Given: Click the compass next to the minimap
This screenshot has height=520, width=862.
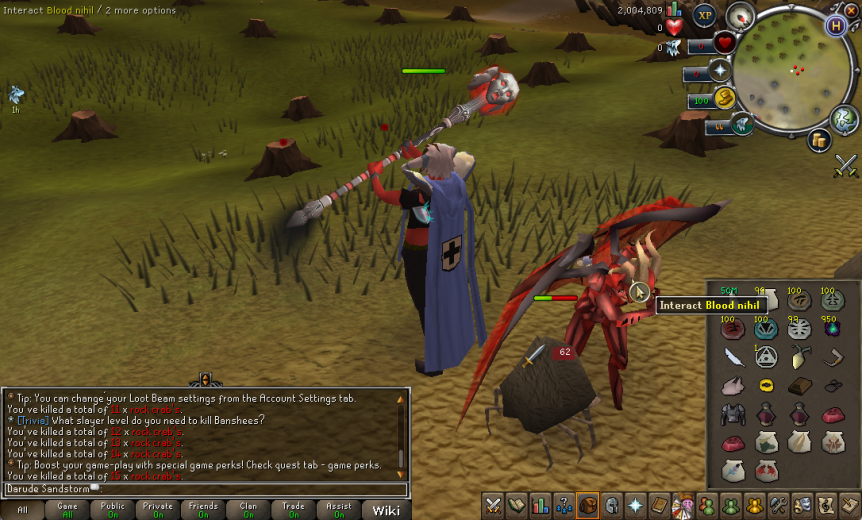Looking at the screenshot, I should click(x=741, y=16).
